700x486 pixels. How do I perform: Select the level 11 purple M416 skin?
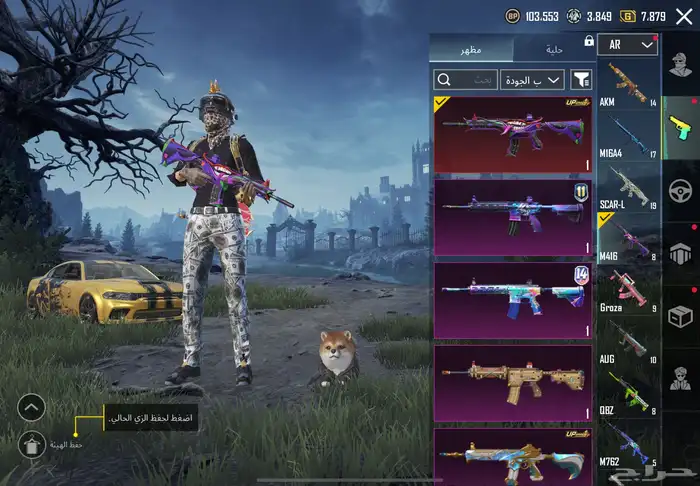pyautogui.click(x=513, y=216)
